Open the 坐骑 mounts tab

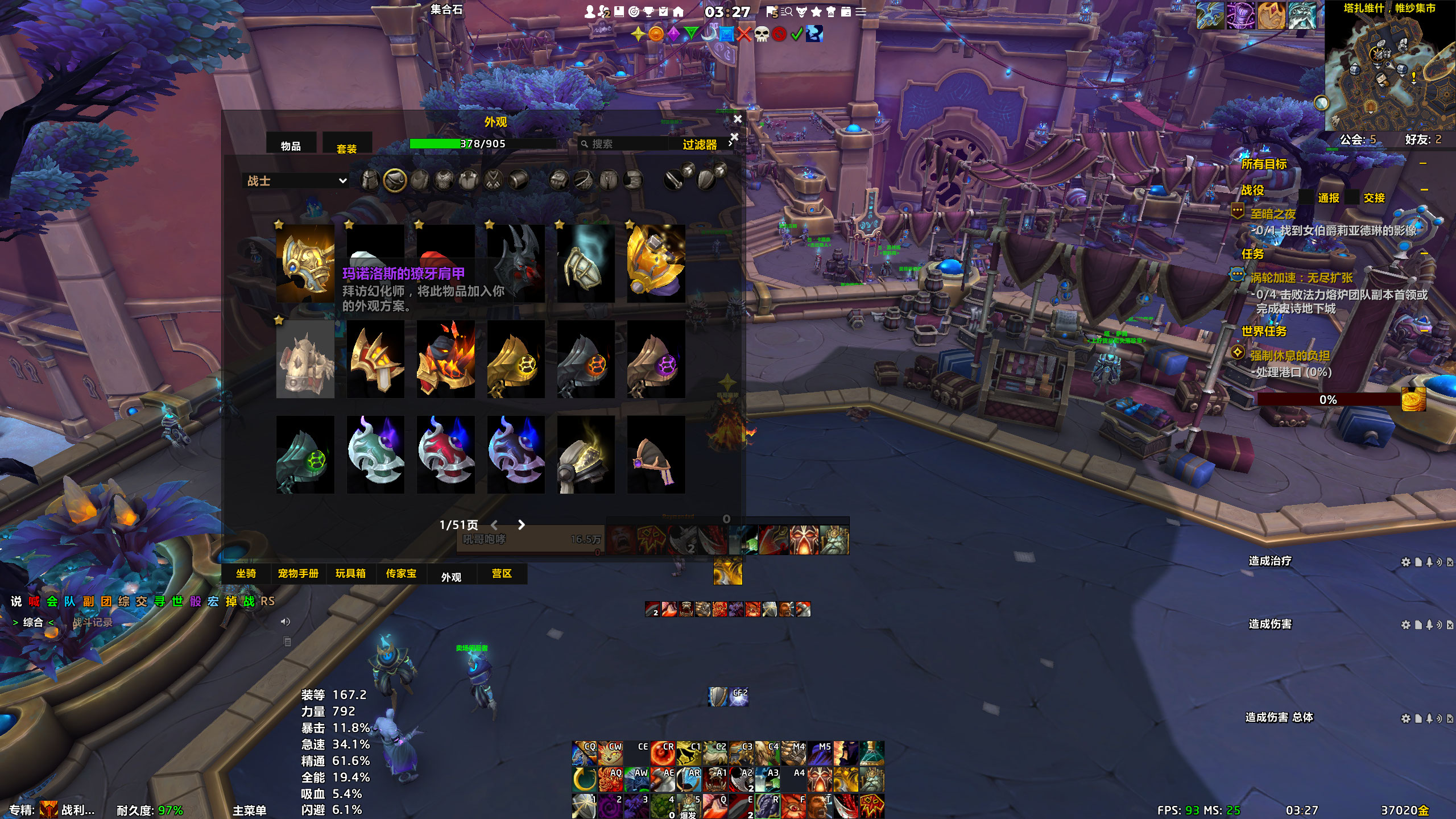click(246, 573)
